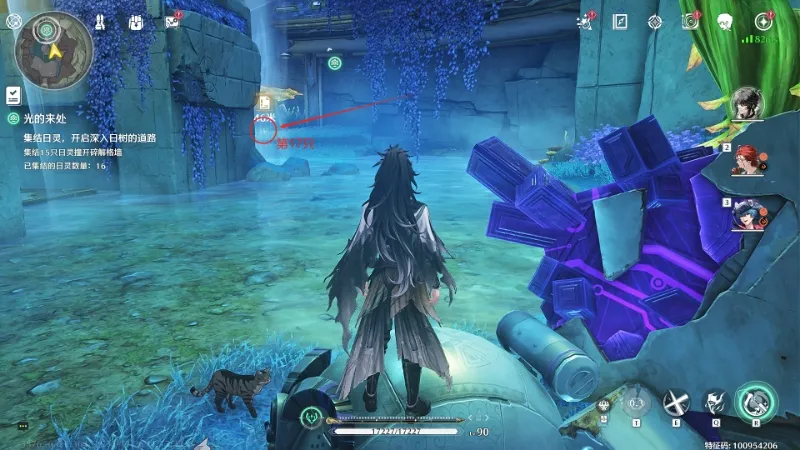The height and width of the screenshot is (450, 800).
Task: Switch to the red-haired party member
Action: click(746, 158)
